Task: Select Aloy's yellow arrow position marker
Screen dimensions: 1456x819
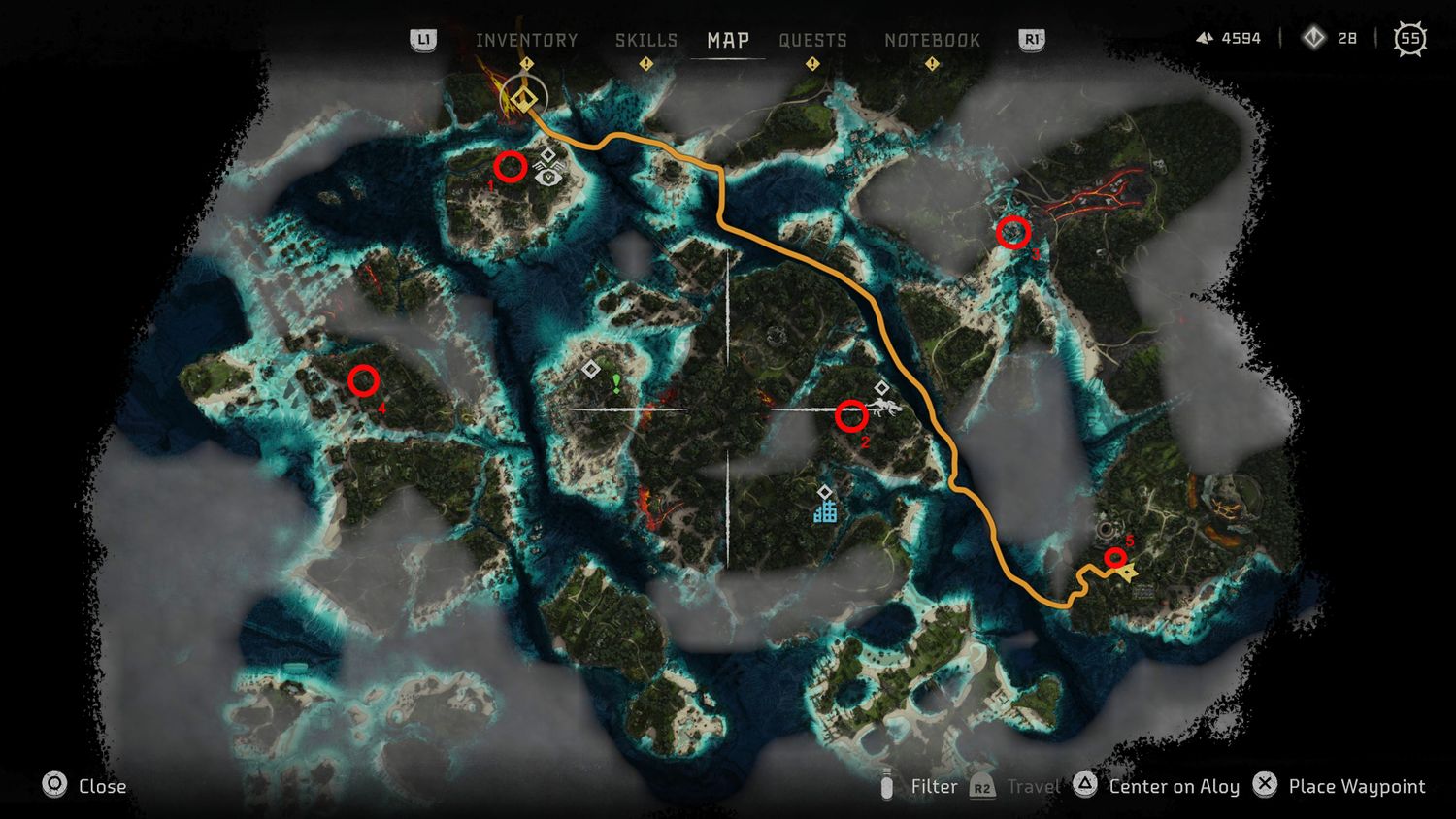Action: pyautogui.click(x=1128, y=573)
